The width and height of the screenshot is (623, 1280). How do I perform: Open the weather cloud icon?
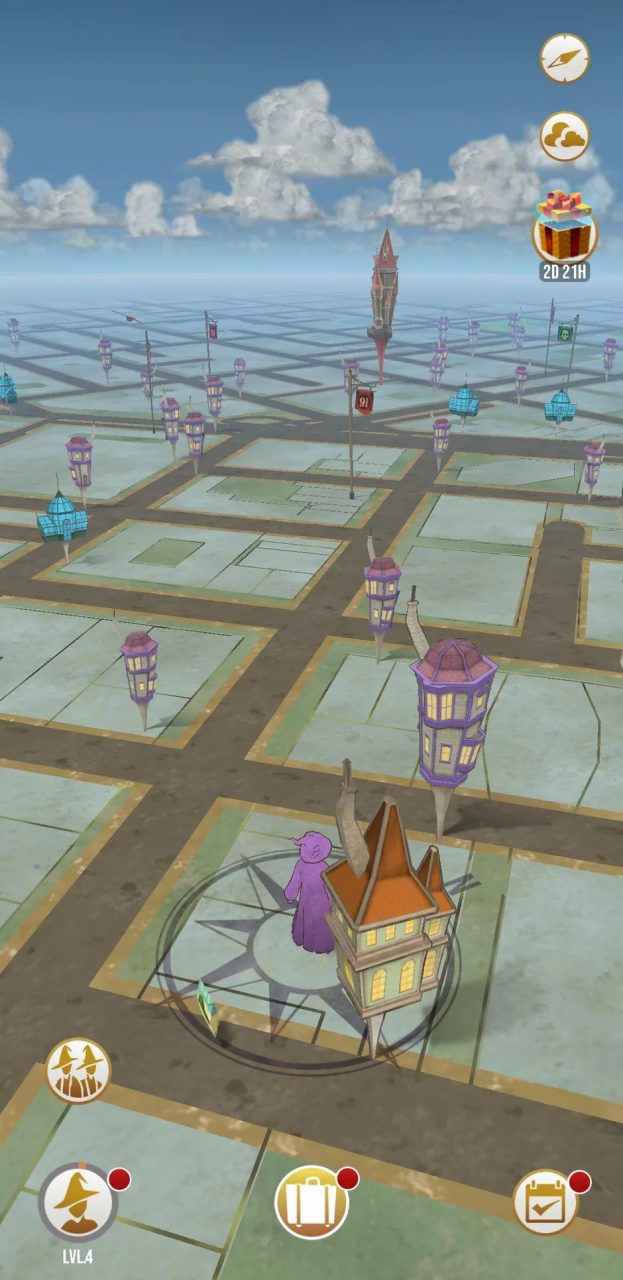tap(565, 136)
